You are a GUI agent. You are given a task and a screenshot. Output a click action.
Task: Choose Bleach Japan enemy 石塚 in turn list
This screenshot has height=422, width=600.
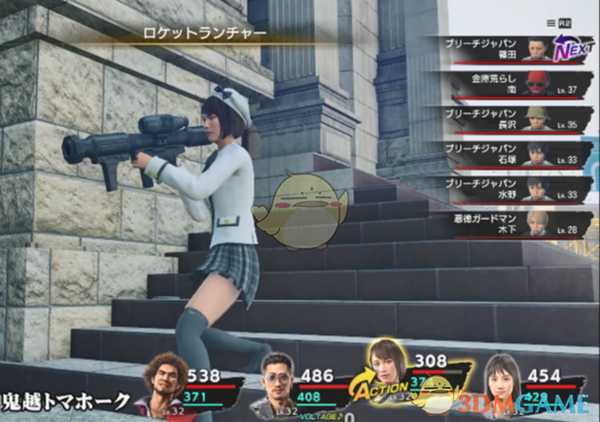pos(505,153)
